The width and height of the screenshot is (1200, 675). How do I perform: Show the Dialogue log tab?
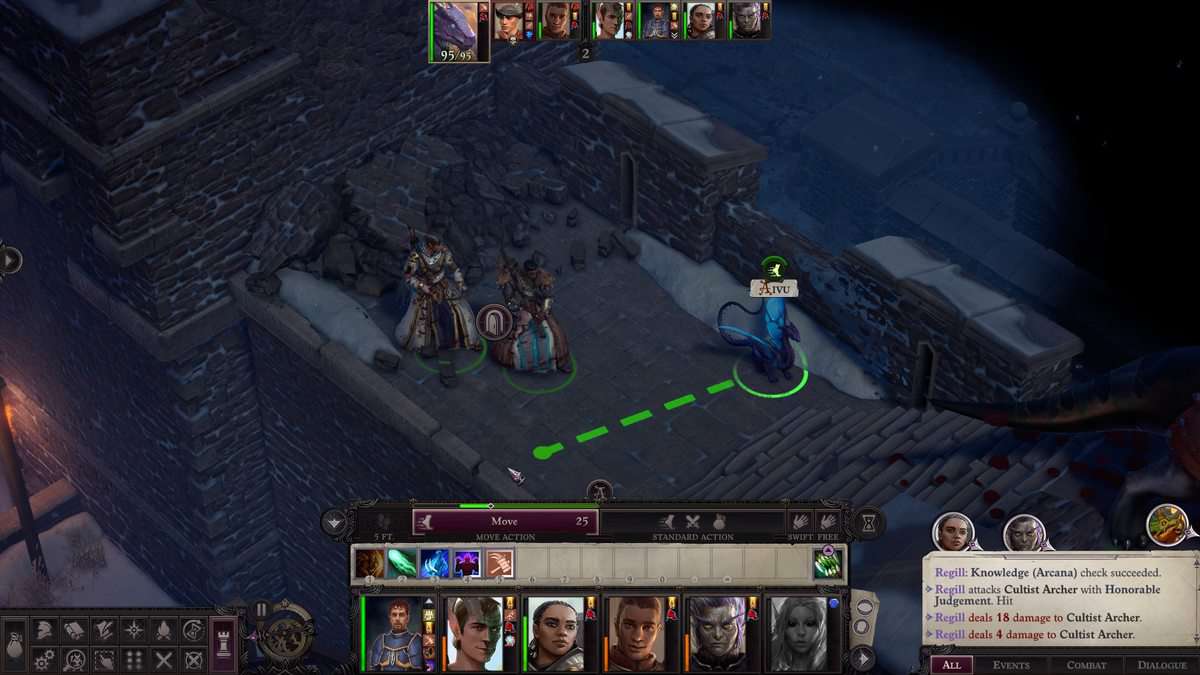click(1161, 665)
